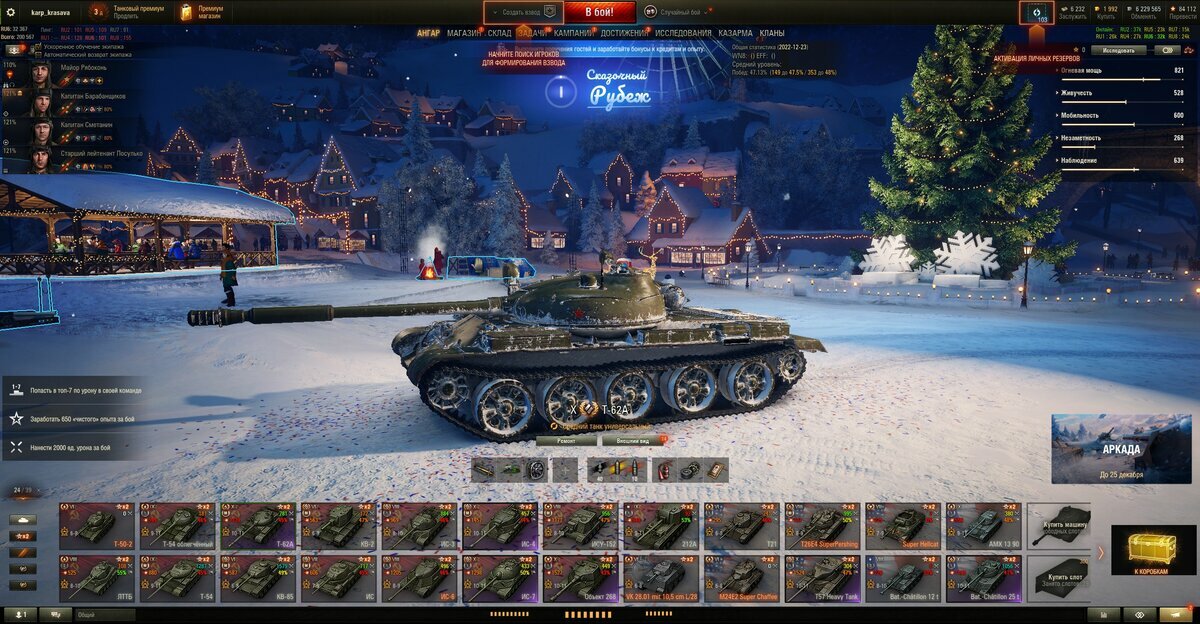Select the ИС-7 tank in the carousel
Screen dimensions: 1200x624
tap(500, 578)
